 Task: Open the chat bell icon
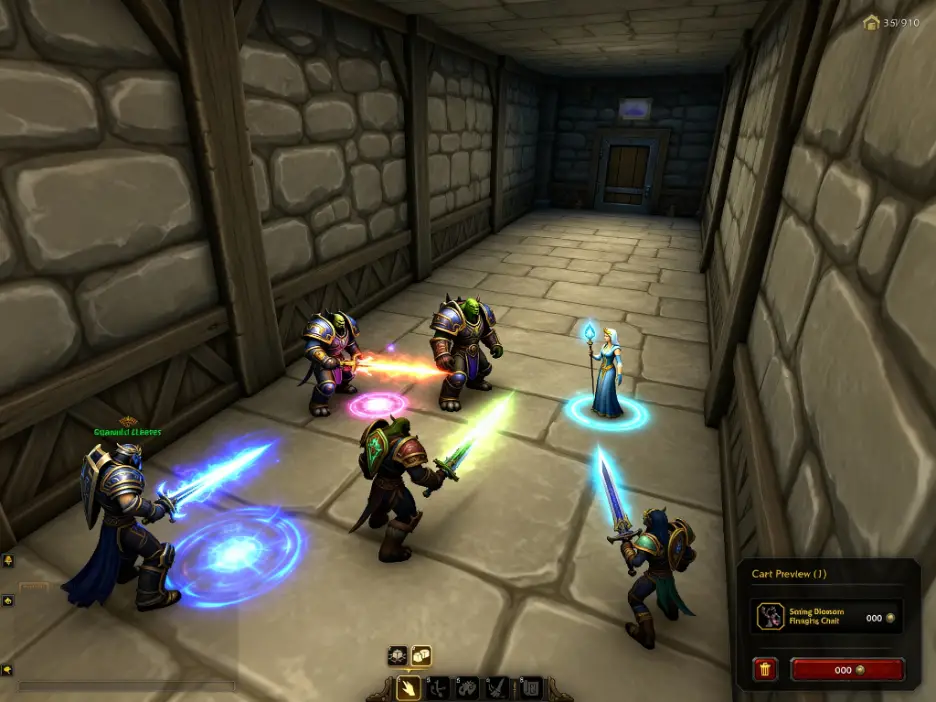point(8,561)
